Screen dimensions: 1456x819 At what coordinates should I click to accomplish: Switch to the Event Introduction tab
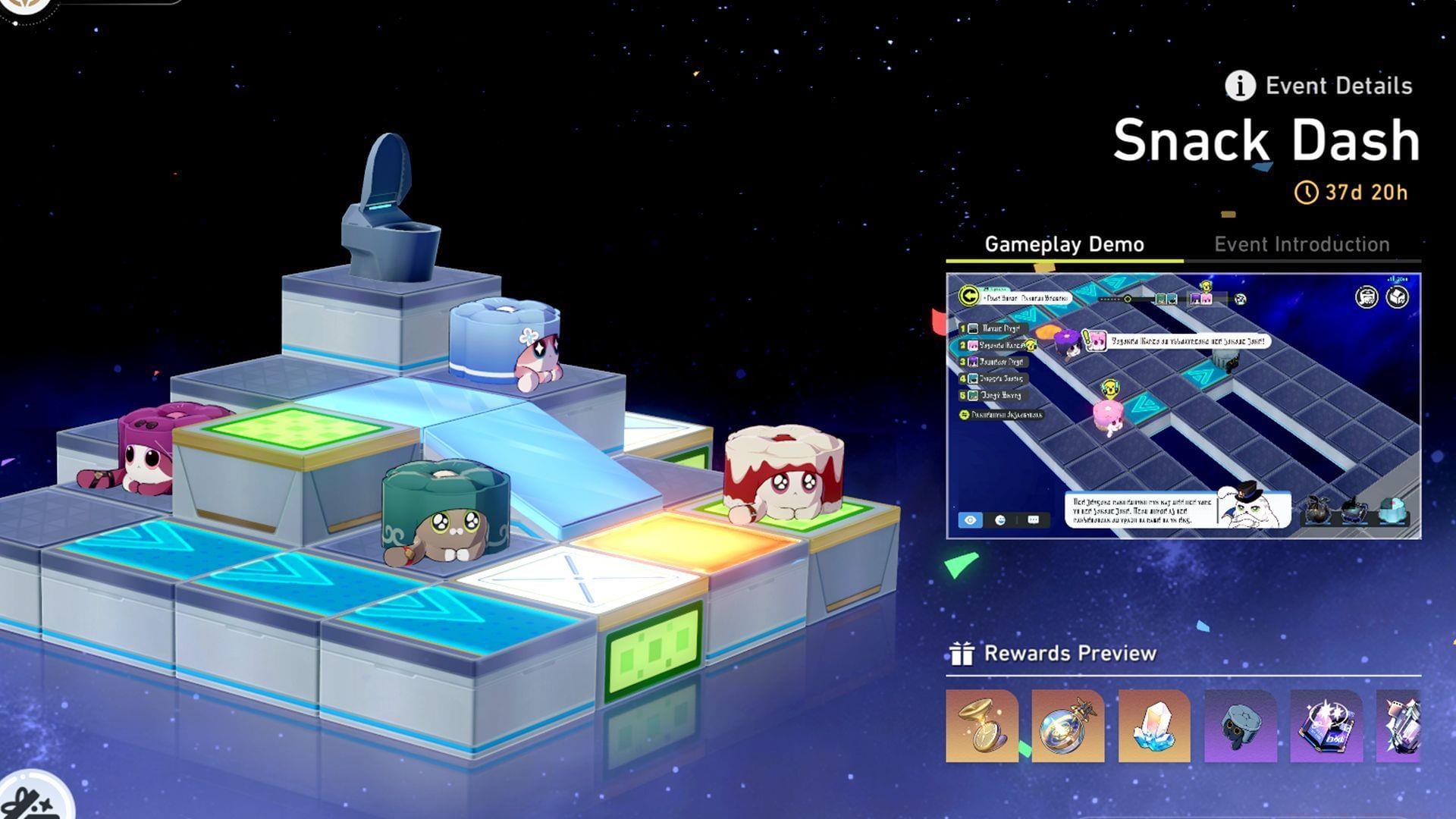pyautogui.click(x=1302, y=244)
